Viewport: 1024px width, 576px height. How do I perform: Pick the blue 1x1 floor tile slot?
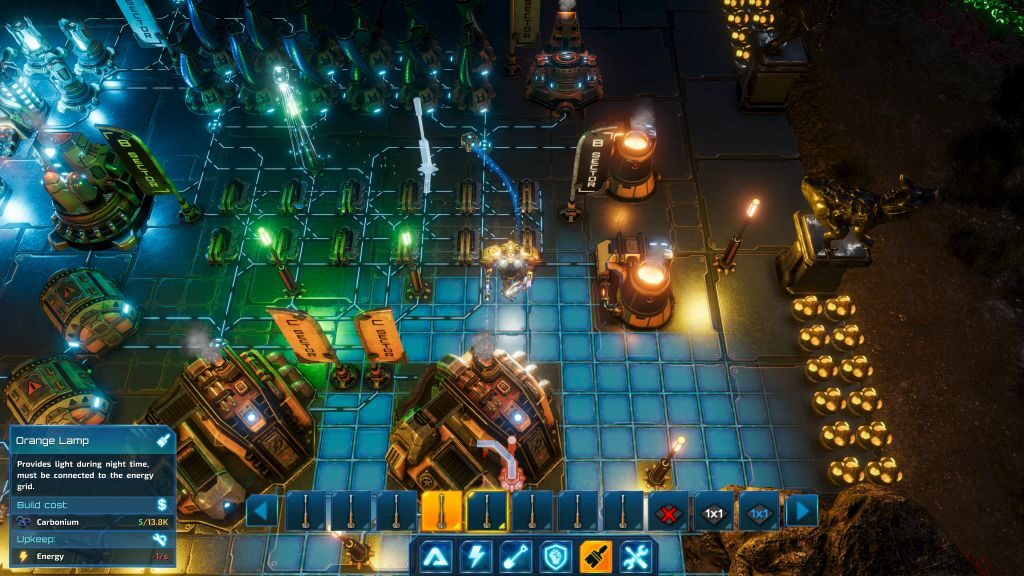point(759,511)
